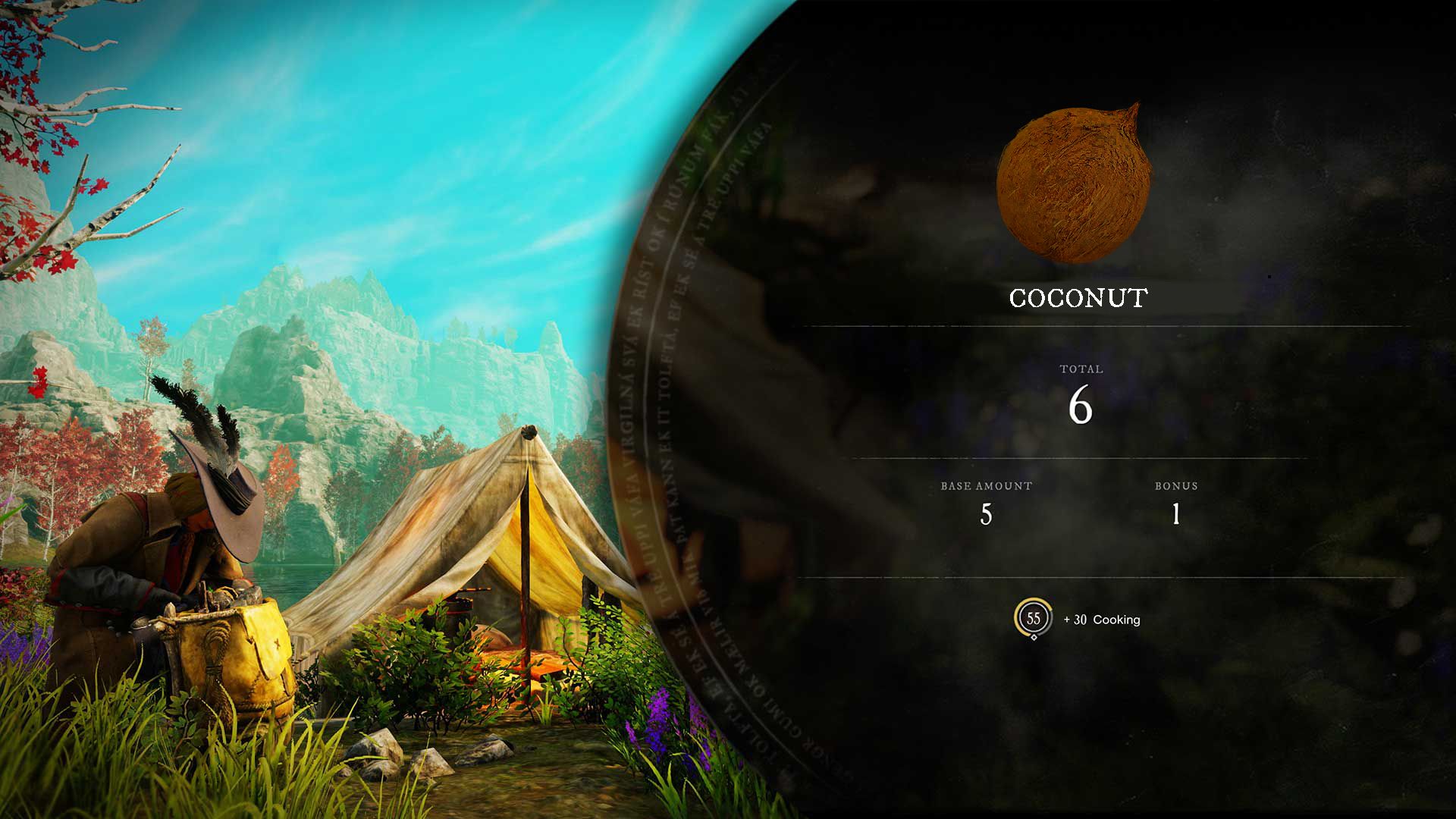1456x819 pixels.
Task: Select the Cooking skill badge showing 55
Action: pos(1034,620)
